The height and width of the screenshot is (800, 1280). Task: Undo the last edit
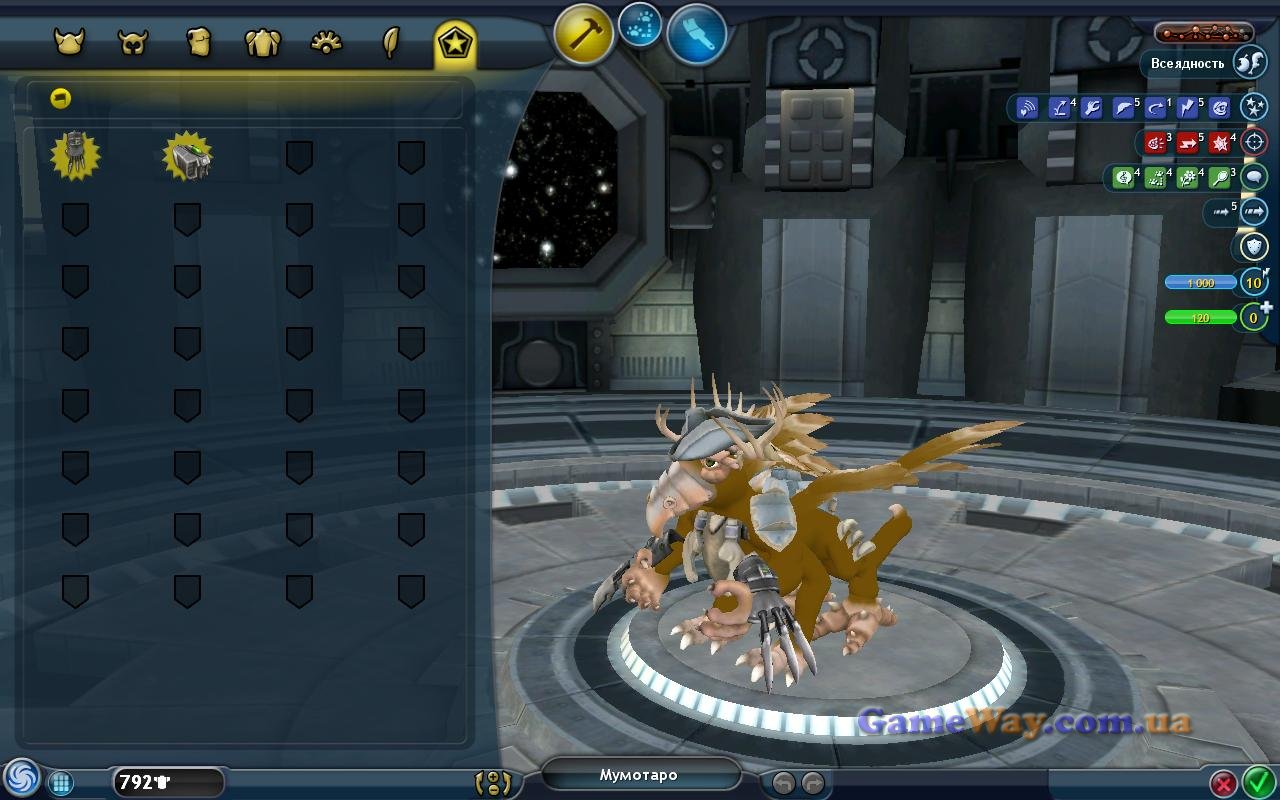[784, 782]
